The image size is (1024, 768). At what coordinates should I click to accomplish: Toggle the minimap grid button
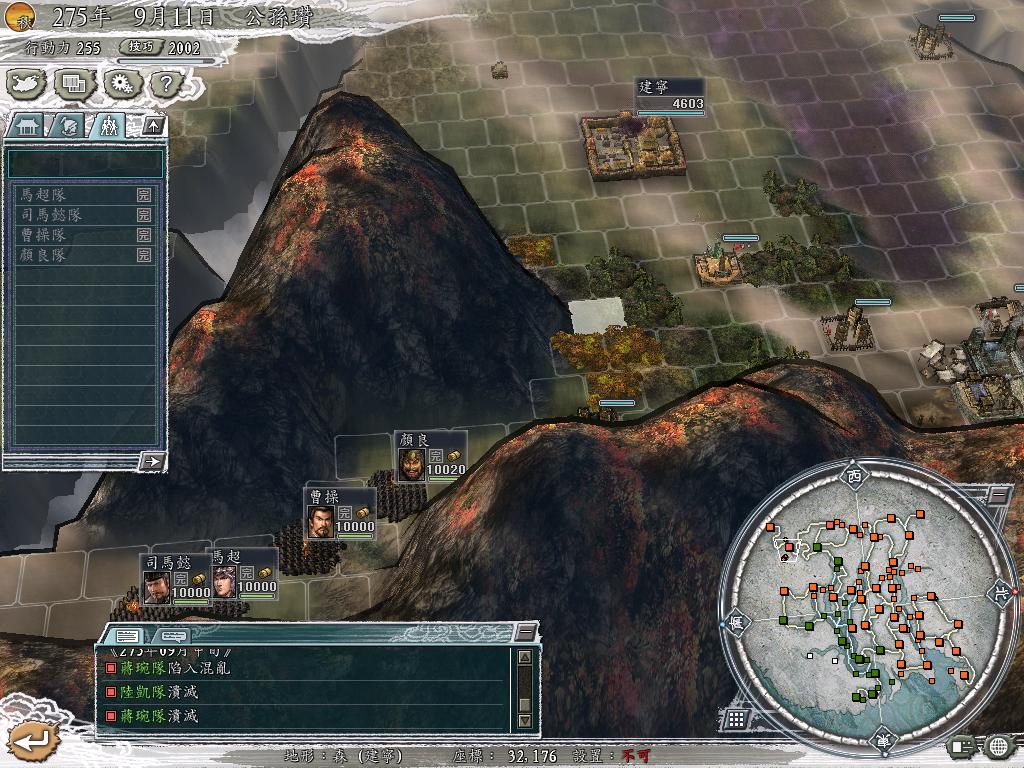point(735,718)
